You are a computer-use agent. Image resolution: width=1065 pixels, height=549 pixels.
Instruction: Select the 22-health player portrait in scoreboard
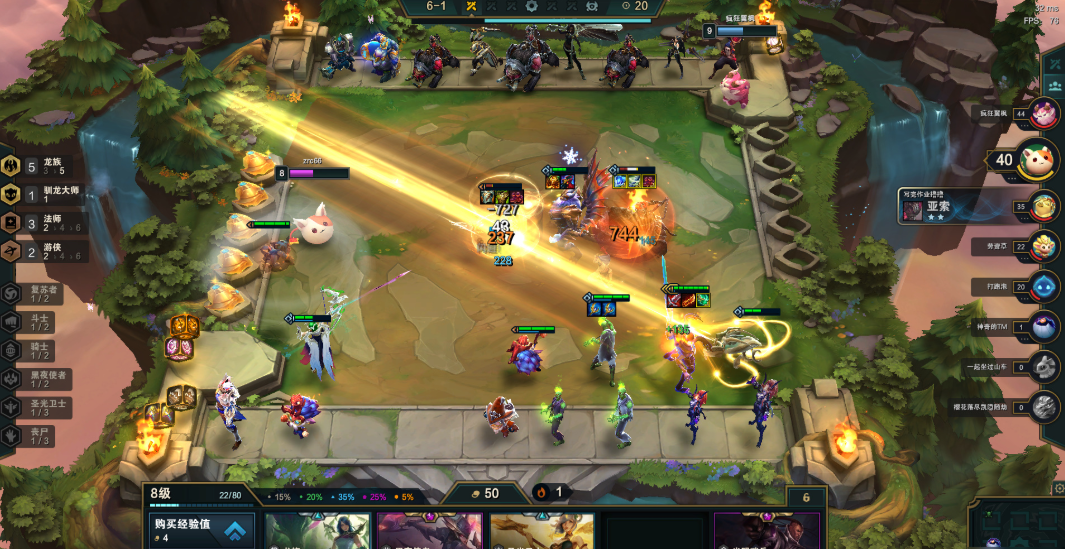click(1044, 245)
